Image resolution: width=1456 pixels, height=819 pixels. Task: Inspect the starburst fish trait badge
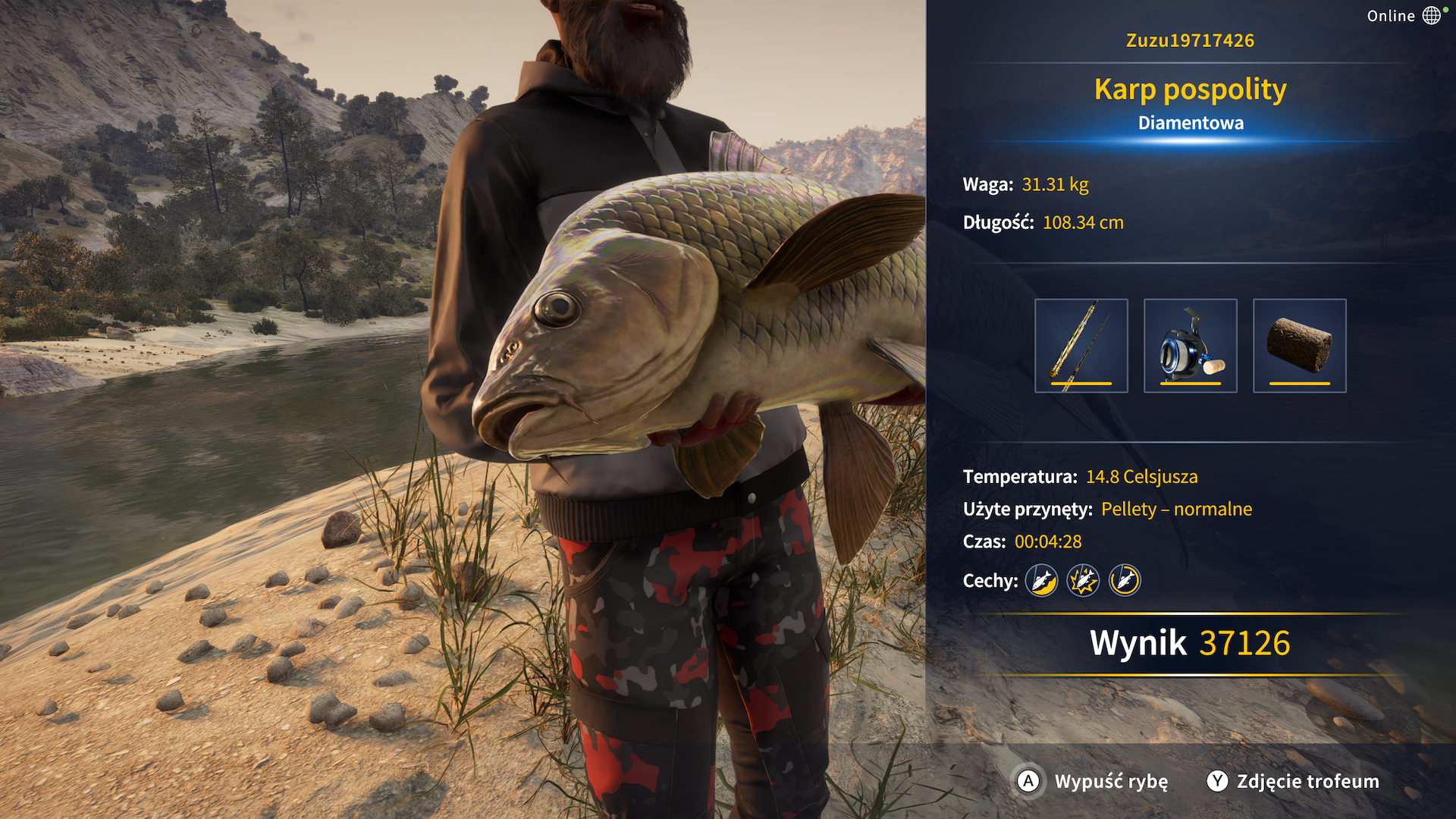click(x=1083, y=581)
